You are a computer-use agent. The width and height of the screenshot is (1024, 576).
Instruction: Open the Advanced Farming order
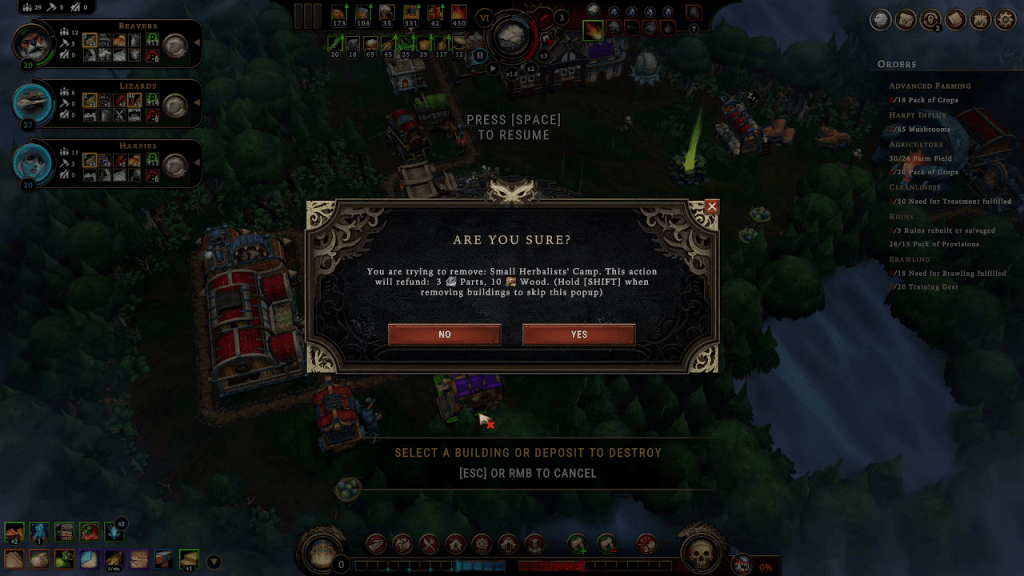pos(930,86)
